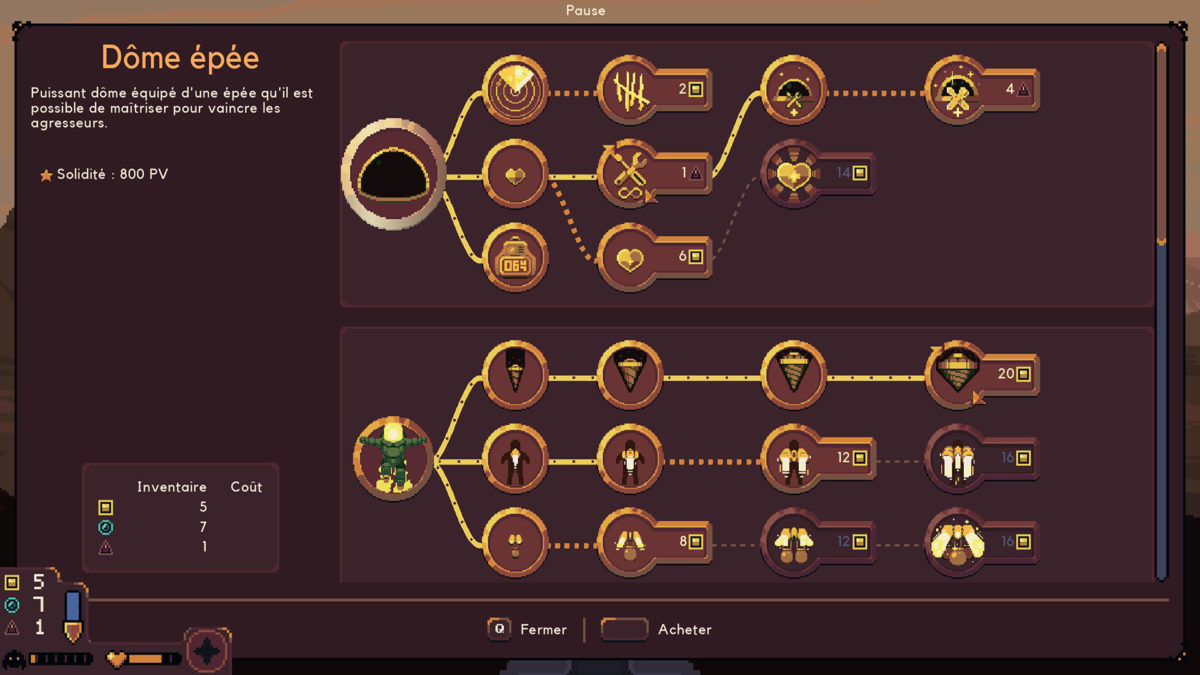
Task: Select the sword dome root node
Action: pyautogui.click(x=393, y=175)
